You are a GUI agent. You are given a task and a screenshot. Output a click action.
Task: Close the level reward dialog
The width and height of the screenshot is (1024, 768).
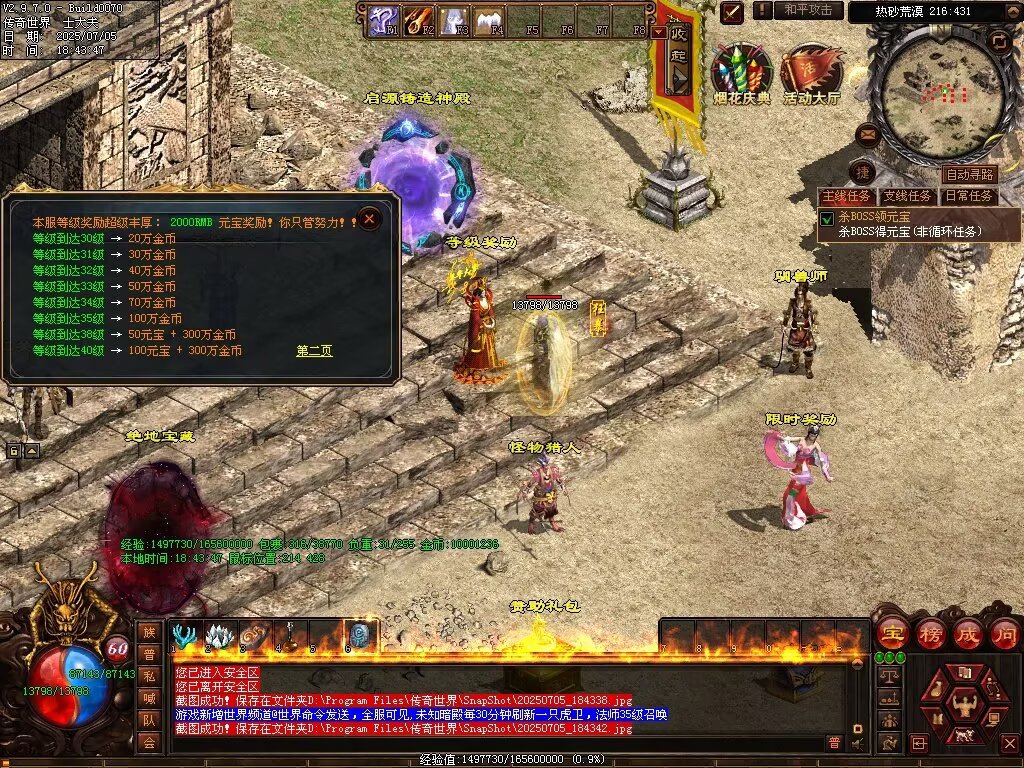(370, 218)
